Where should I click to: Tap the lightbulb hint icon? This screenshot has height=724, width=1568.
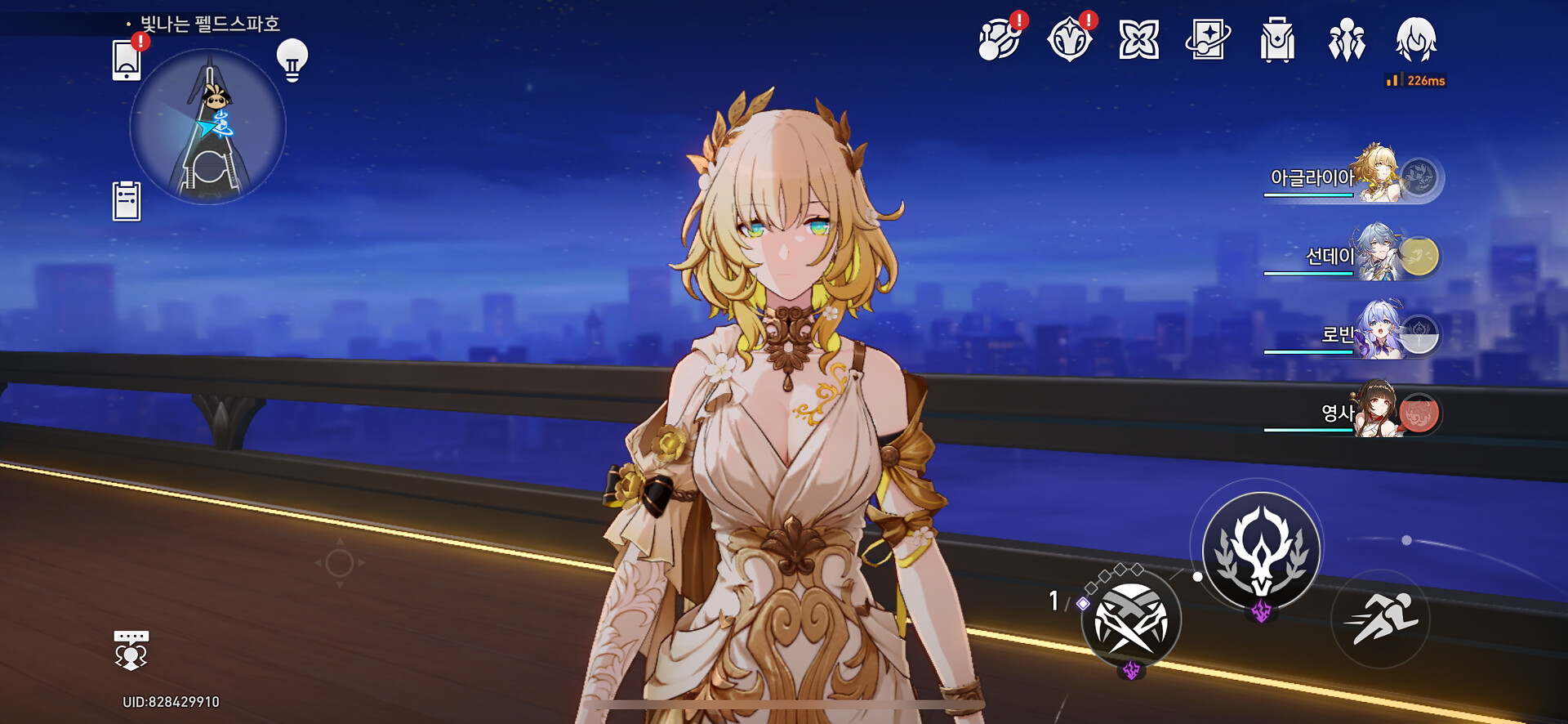pos(292,60)
